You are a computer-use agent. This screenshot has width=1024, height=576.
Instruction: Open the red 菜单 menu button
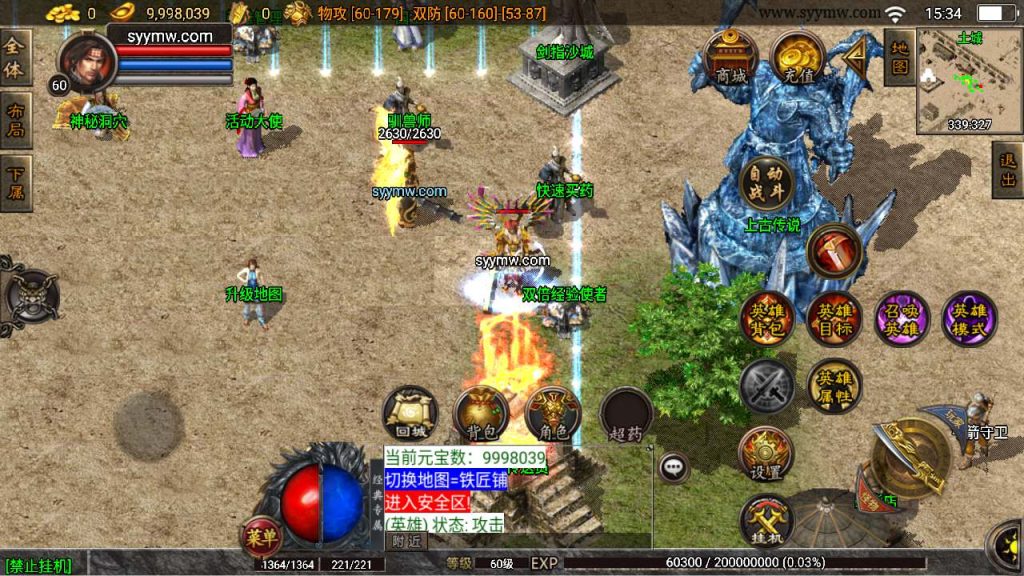point(260,538)
